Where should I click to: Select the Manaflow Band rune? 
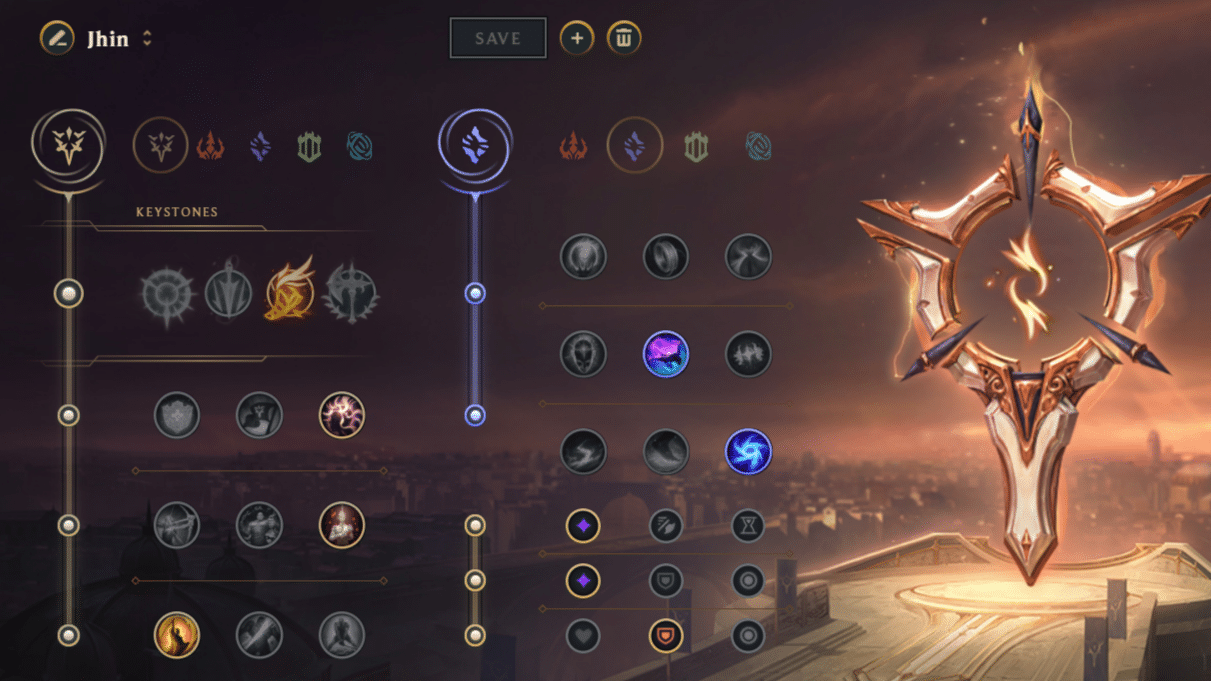coord(665,256)
